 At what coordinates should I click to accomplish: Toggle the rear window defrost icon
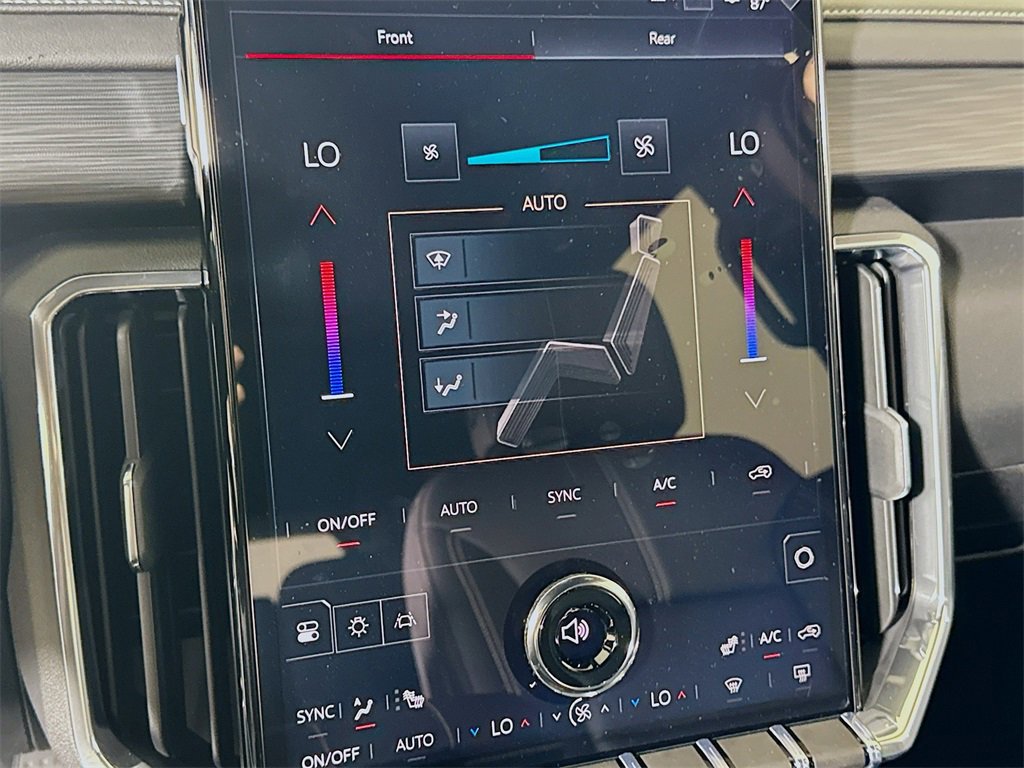coord(801,674)
